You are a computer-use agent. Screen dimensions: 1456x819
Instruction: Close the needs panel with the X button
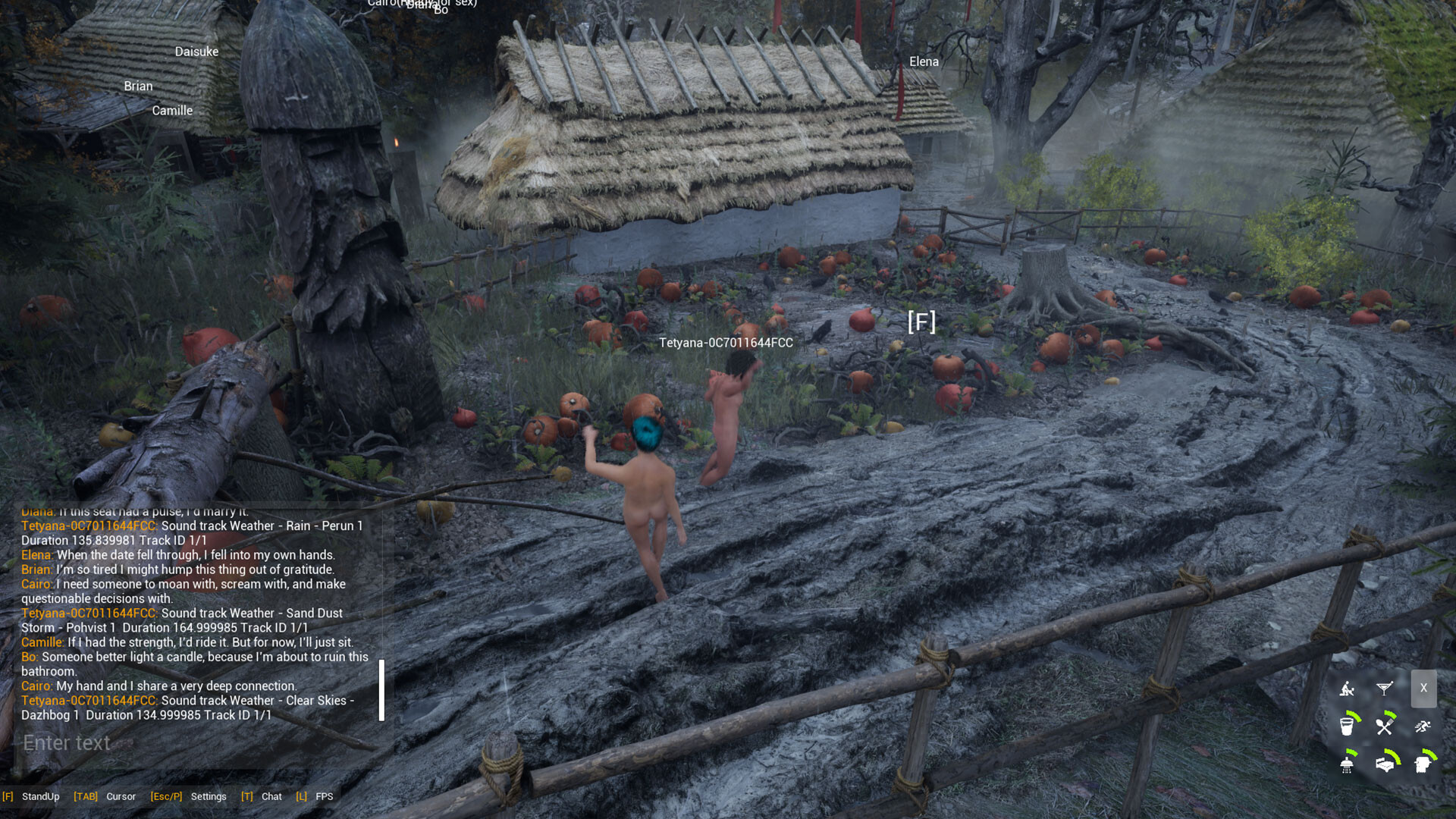(x=1423, y=688)
